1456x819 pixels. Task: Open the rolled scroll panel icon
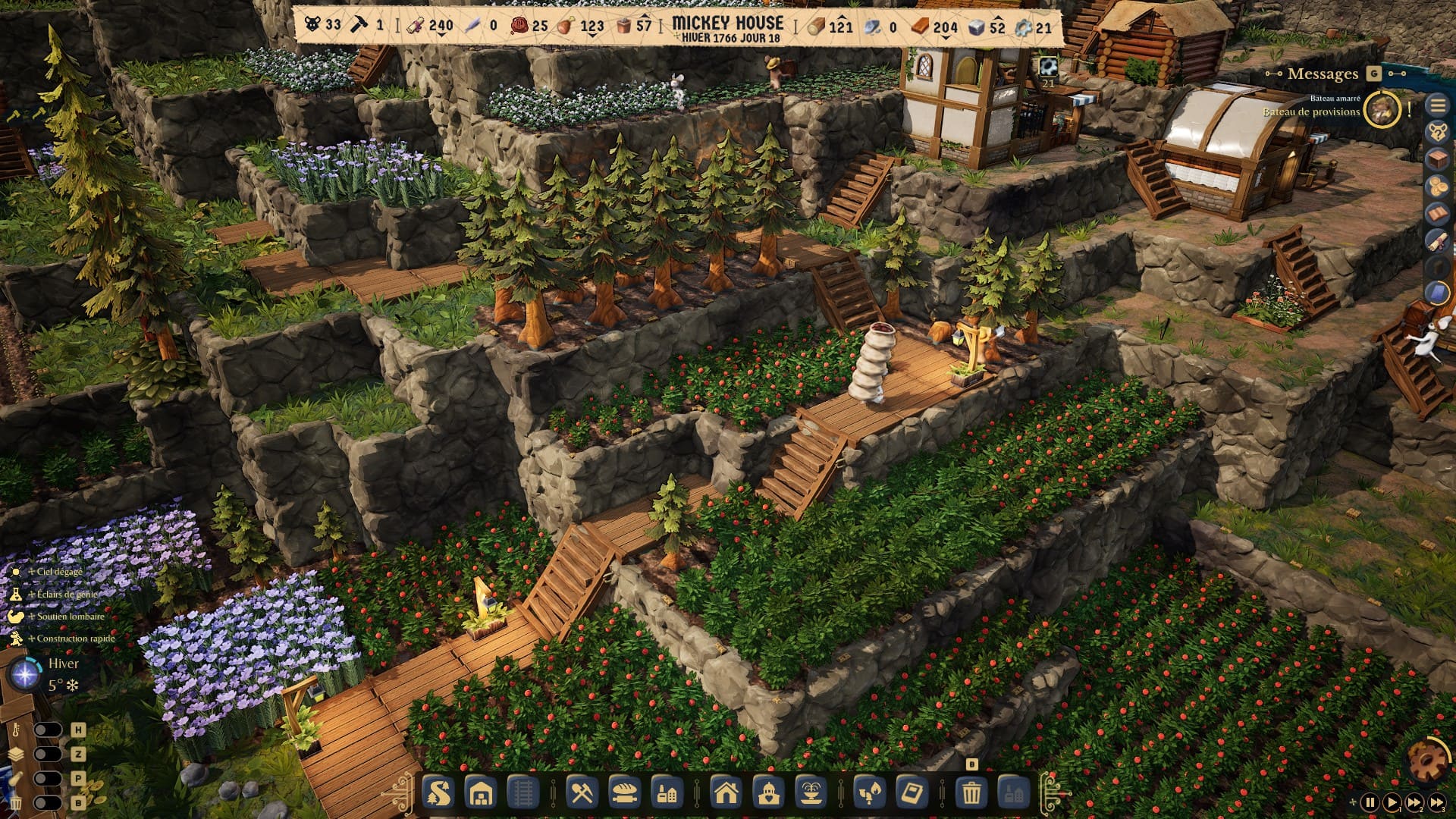[1437, 240]
